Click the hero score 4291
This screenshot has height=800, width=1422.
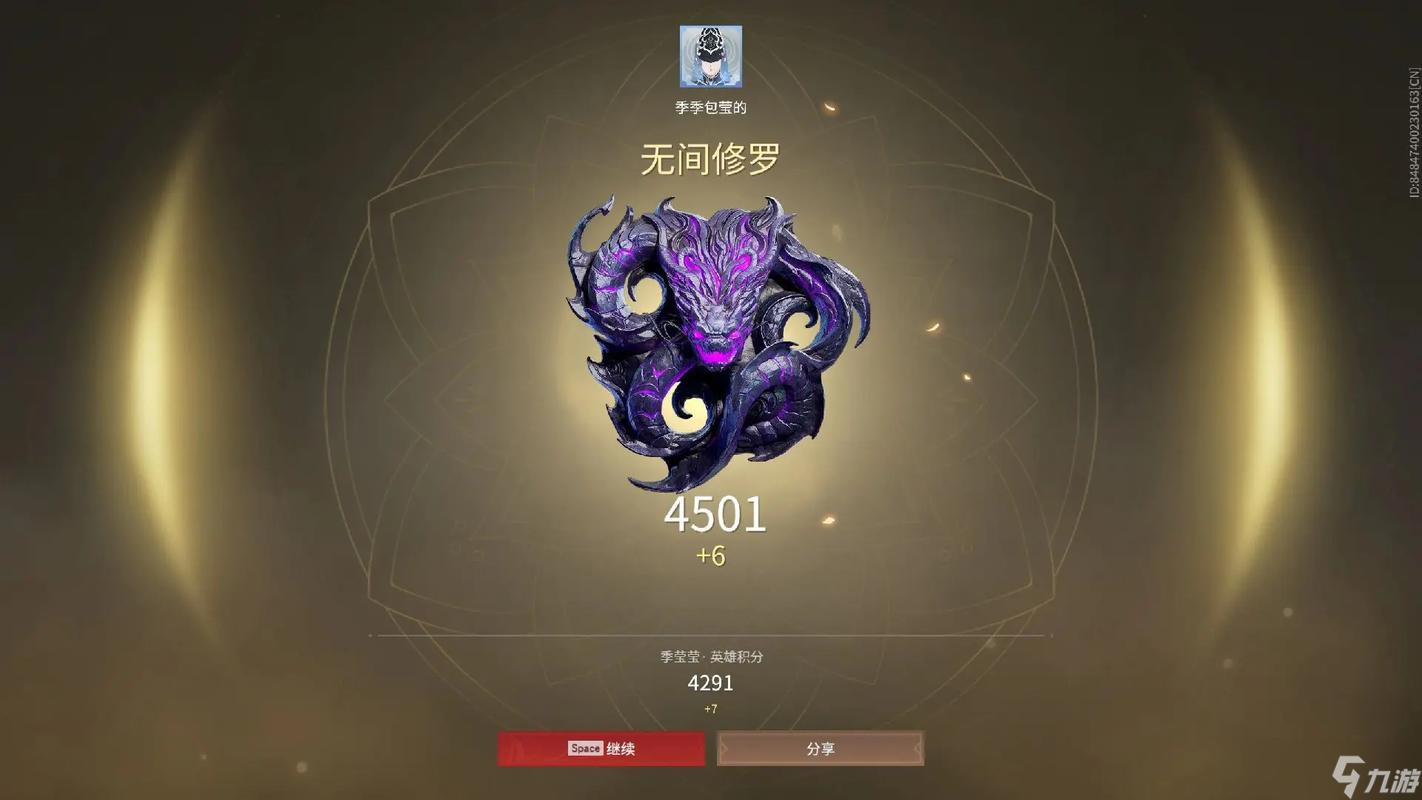710,683
